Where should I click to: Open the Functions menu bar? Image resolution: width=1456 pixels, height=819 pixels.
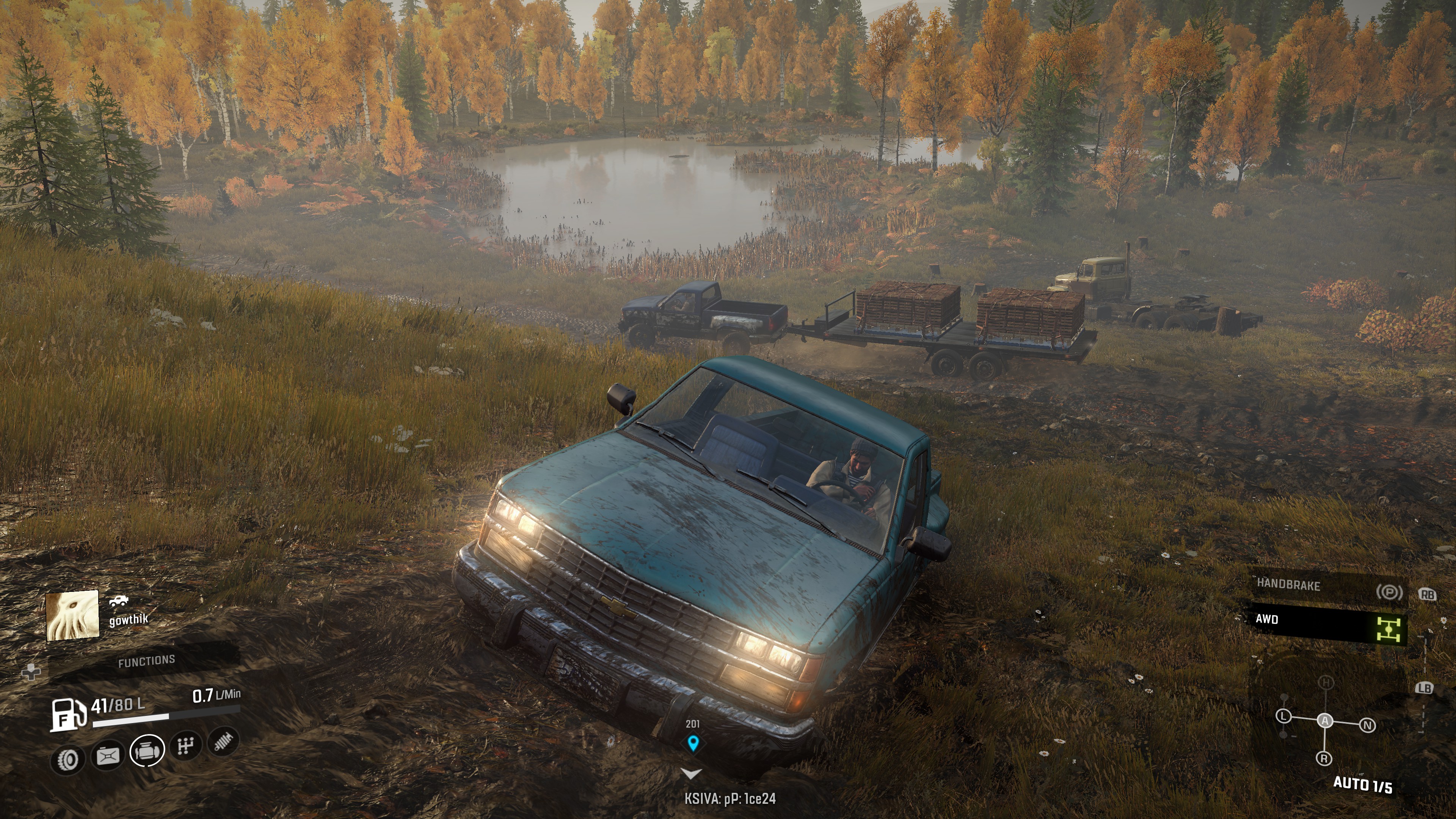click(x=146, y=661)
